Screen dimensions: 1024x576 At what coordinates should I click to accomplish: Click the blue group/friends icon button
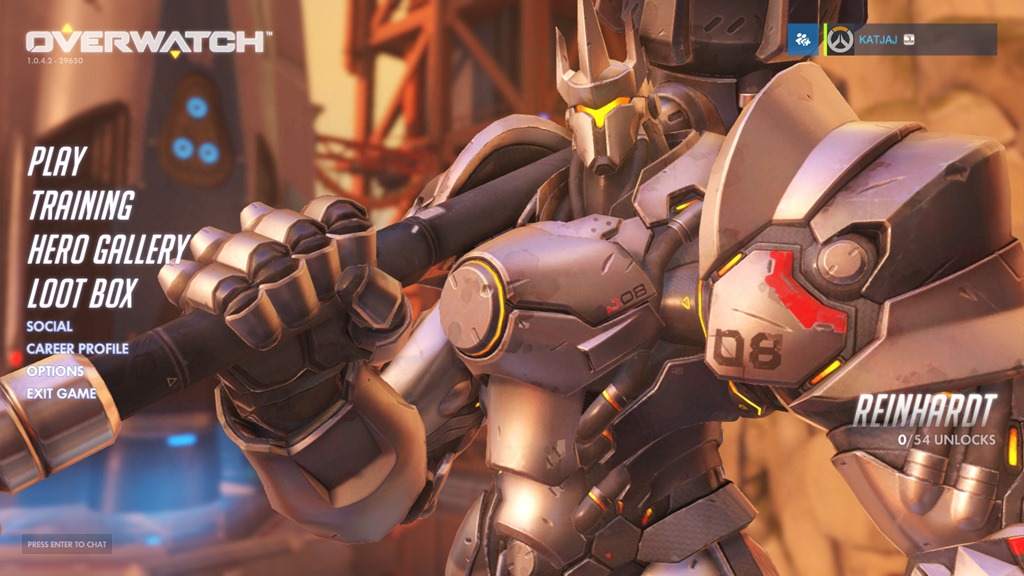803,40
